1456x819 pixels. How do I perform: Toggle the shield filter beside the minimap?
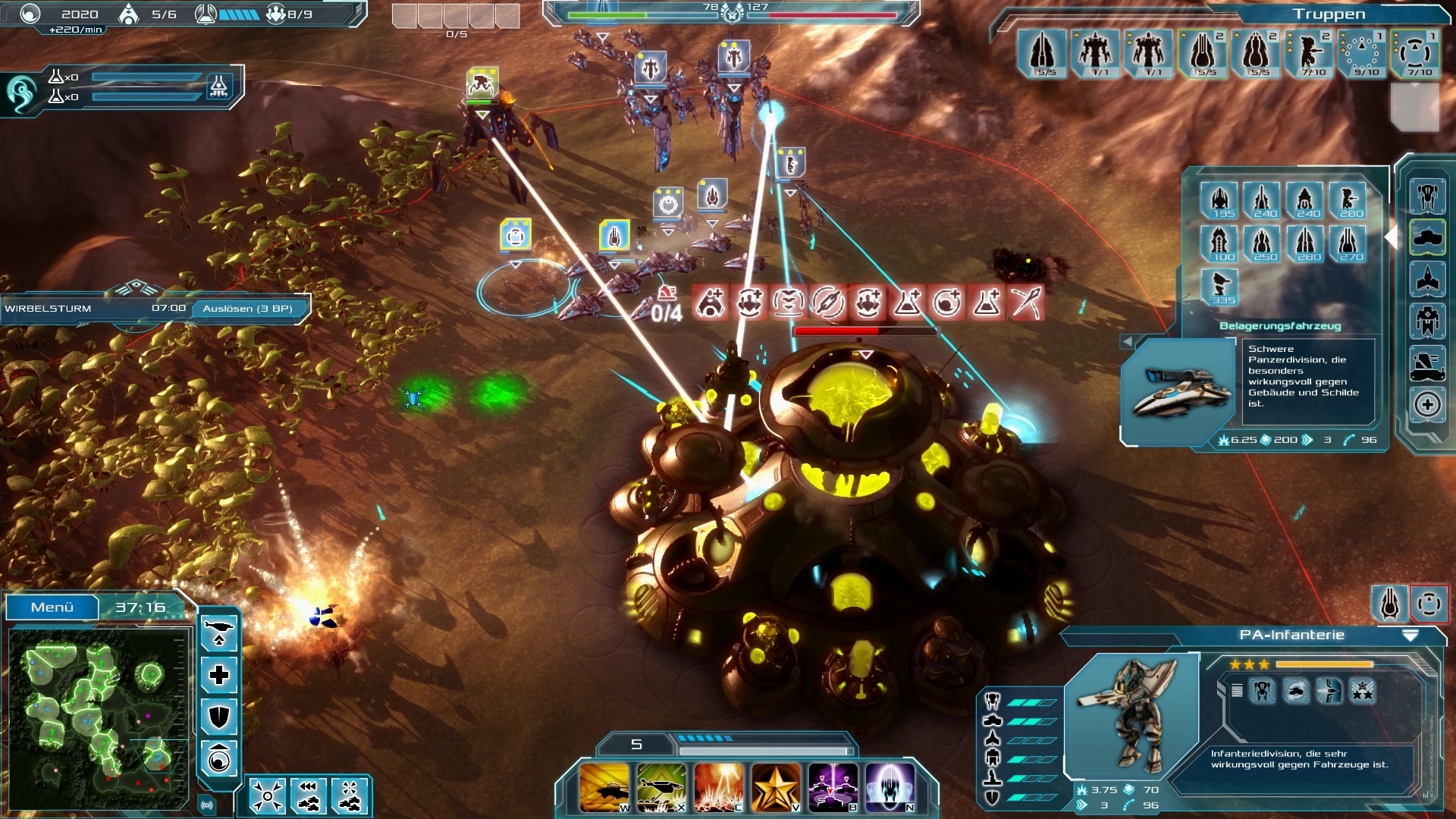coord(218,716)
